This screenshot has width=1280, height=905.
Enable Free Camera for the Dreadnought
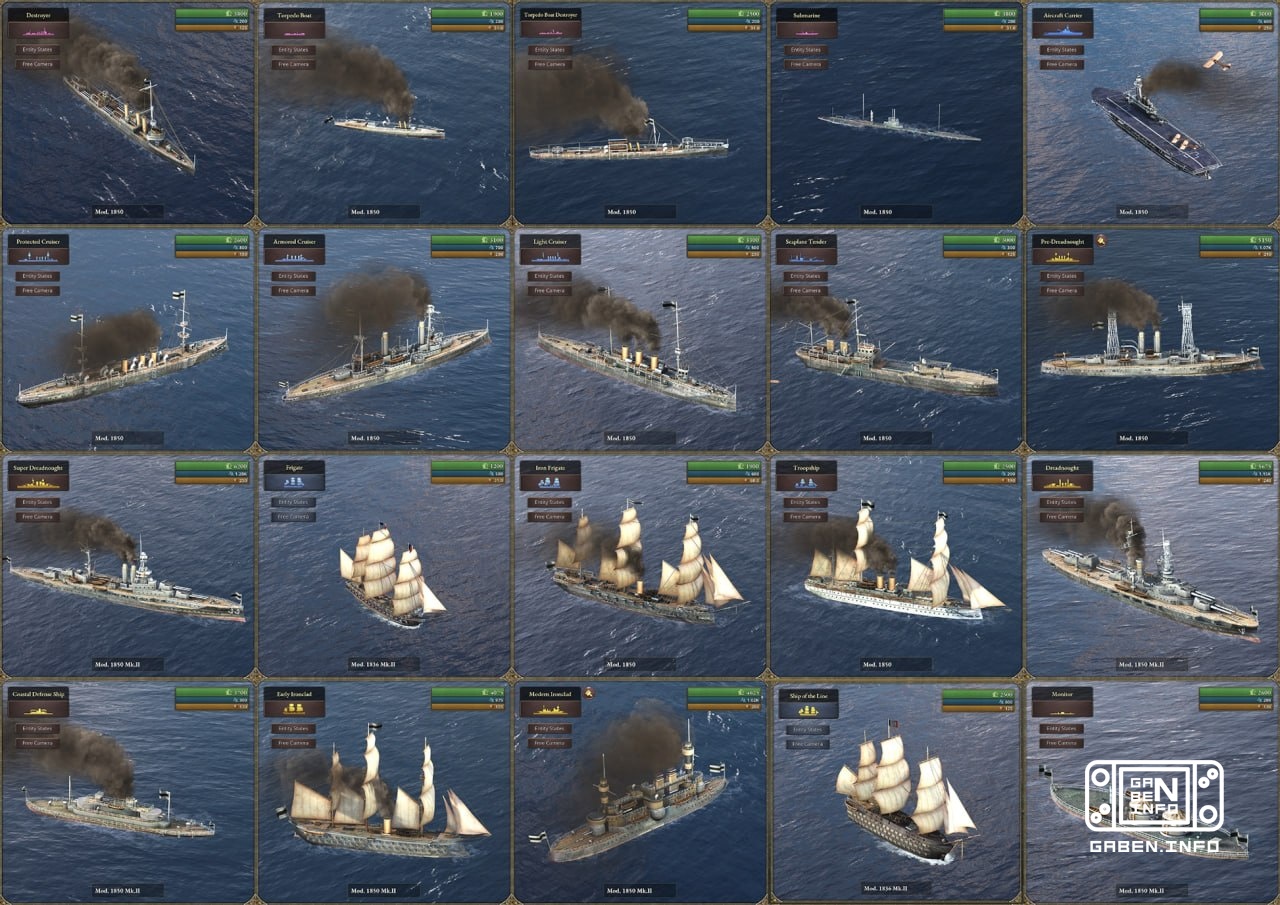[x=1059, y=516]
